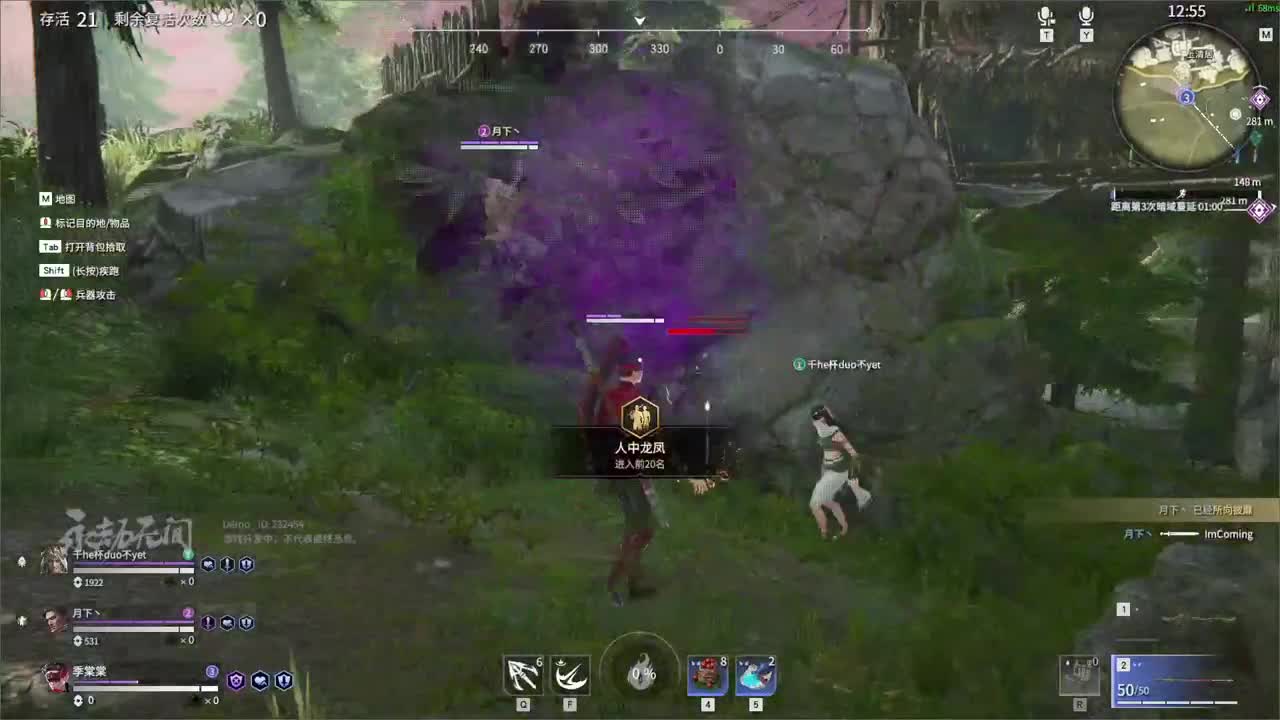Image resolution: width=1280 pixels, height=720 pixels.
Task: Mute the all-channel microphone (Y)
Action: pyautogui.click(x=1086, y=18)
